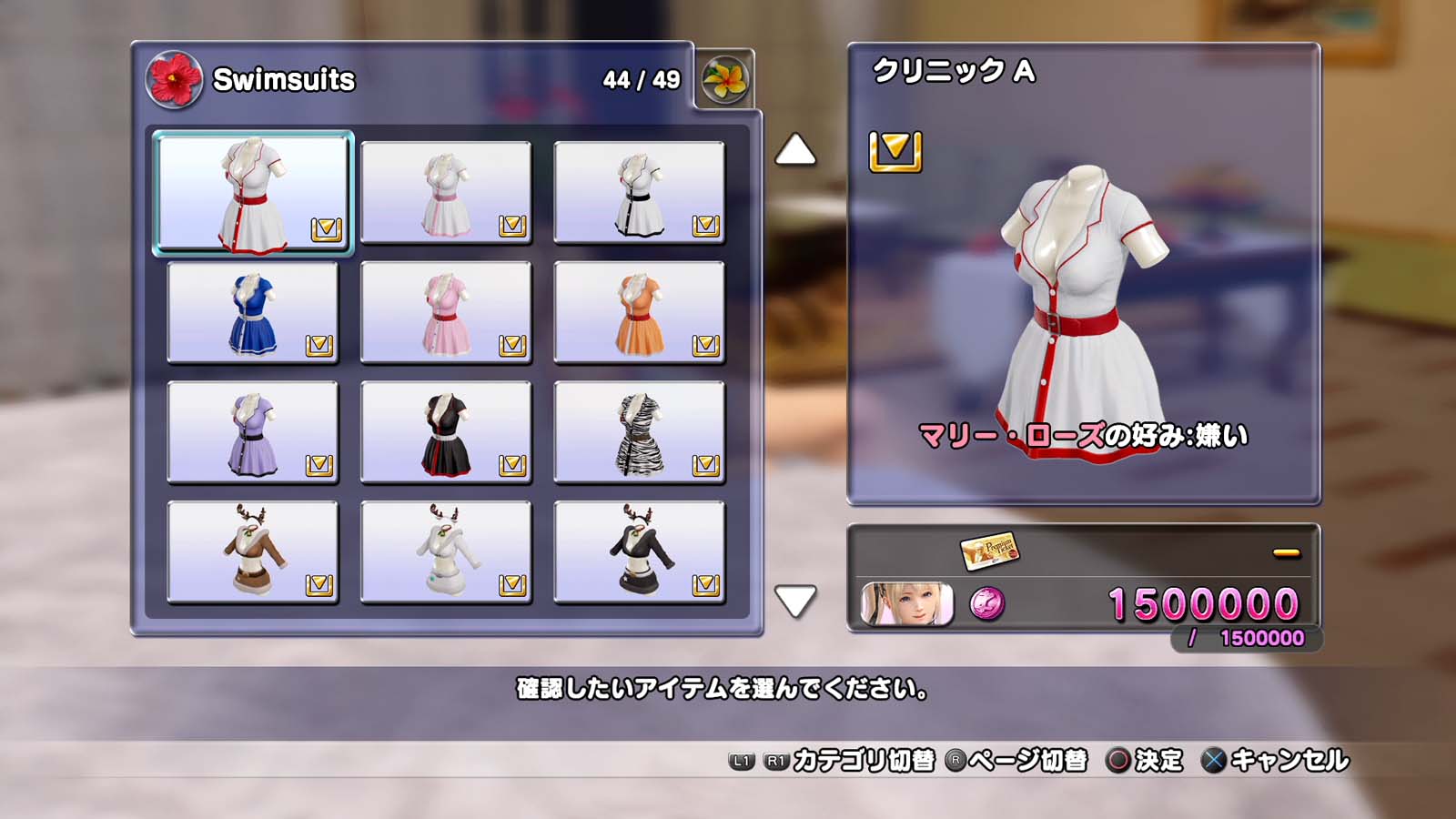Select the white and red nurse outfit
Viewport: 1456px width, 819px height.
[x=253, y=193]
